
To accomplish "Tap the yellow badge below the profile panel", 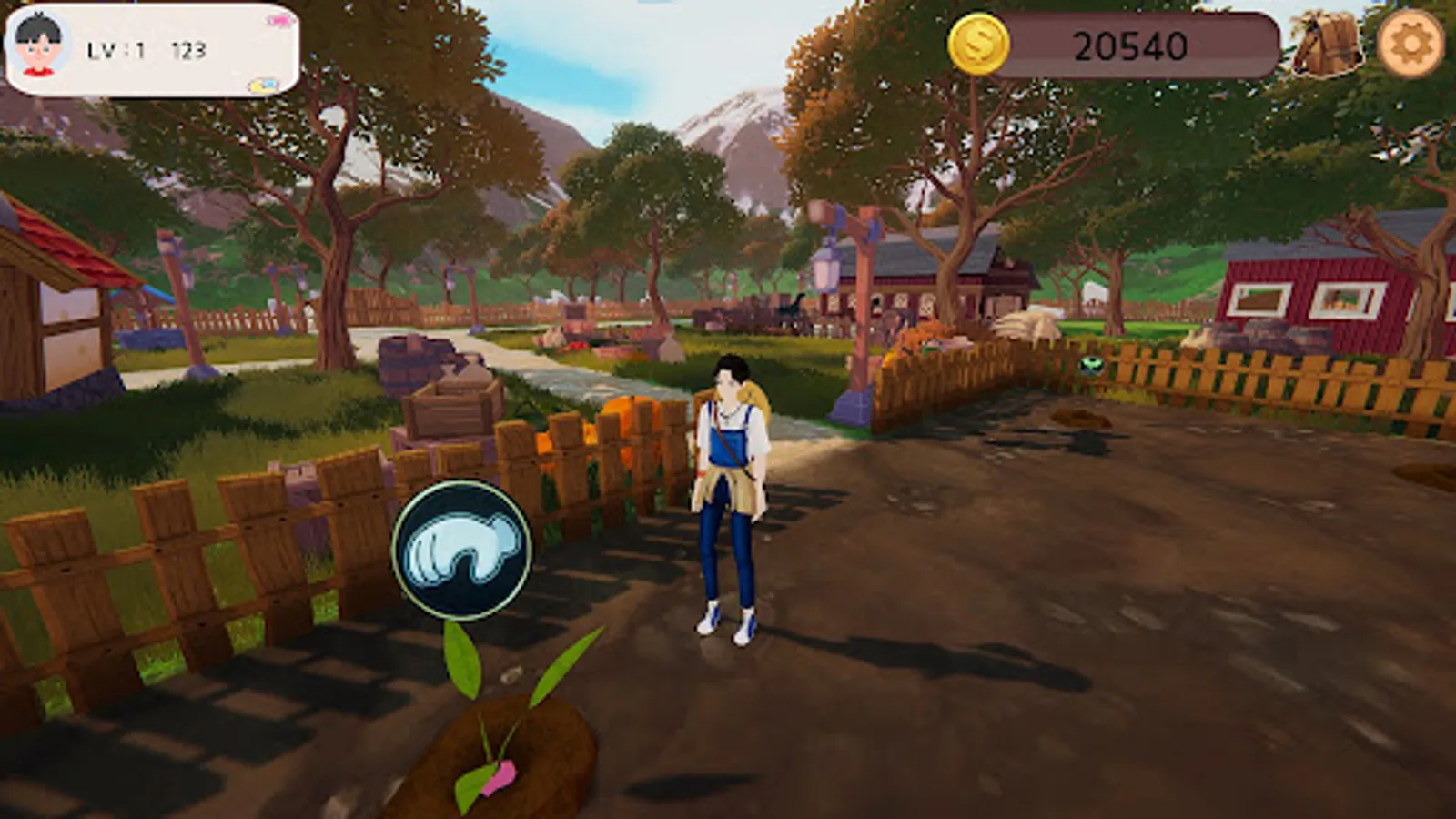I will click(262, 86).
